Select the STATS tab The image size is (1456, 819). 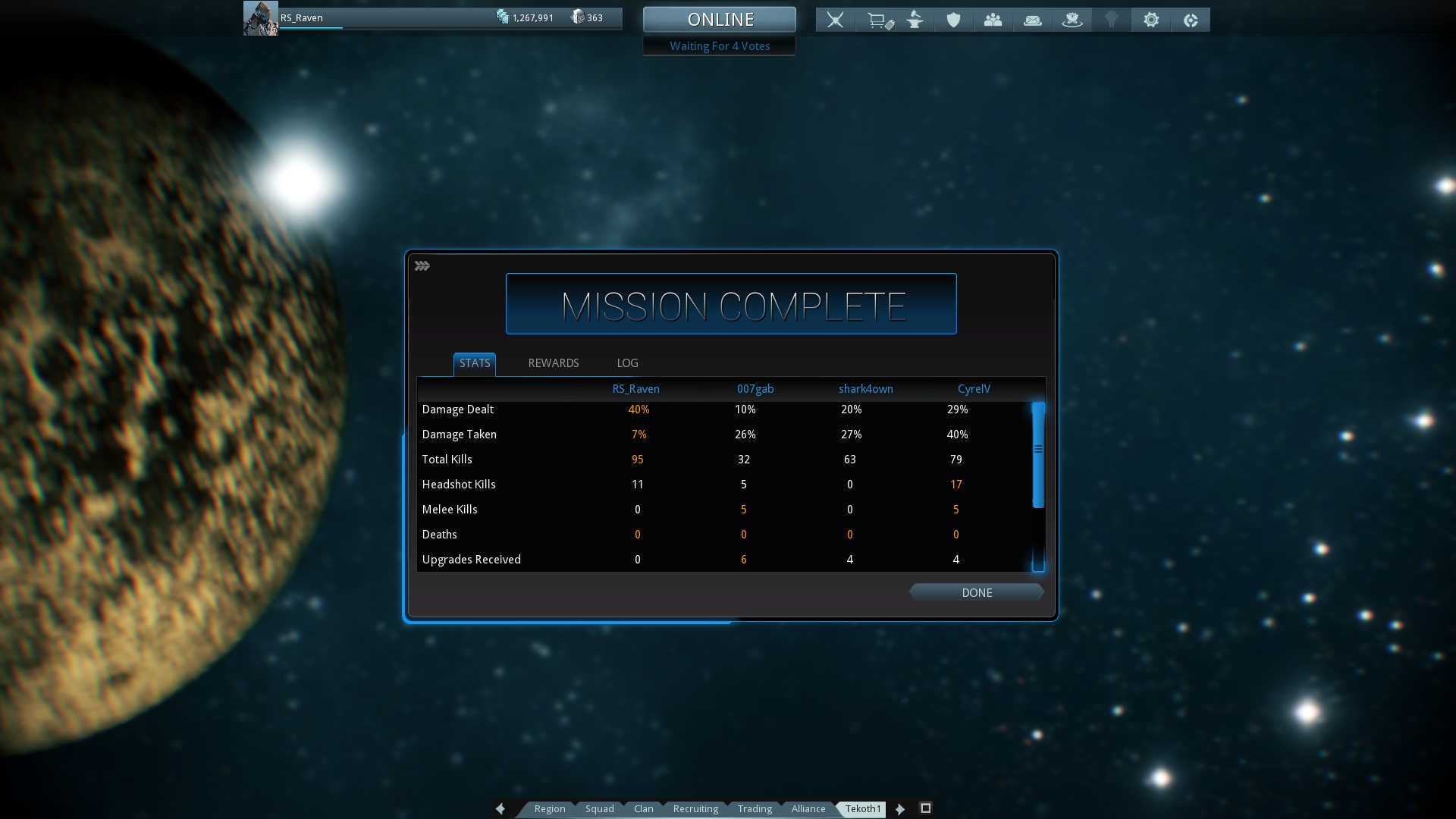point(475,363)
